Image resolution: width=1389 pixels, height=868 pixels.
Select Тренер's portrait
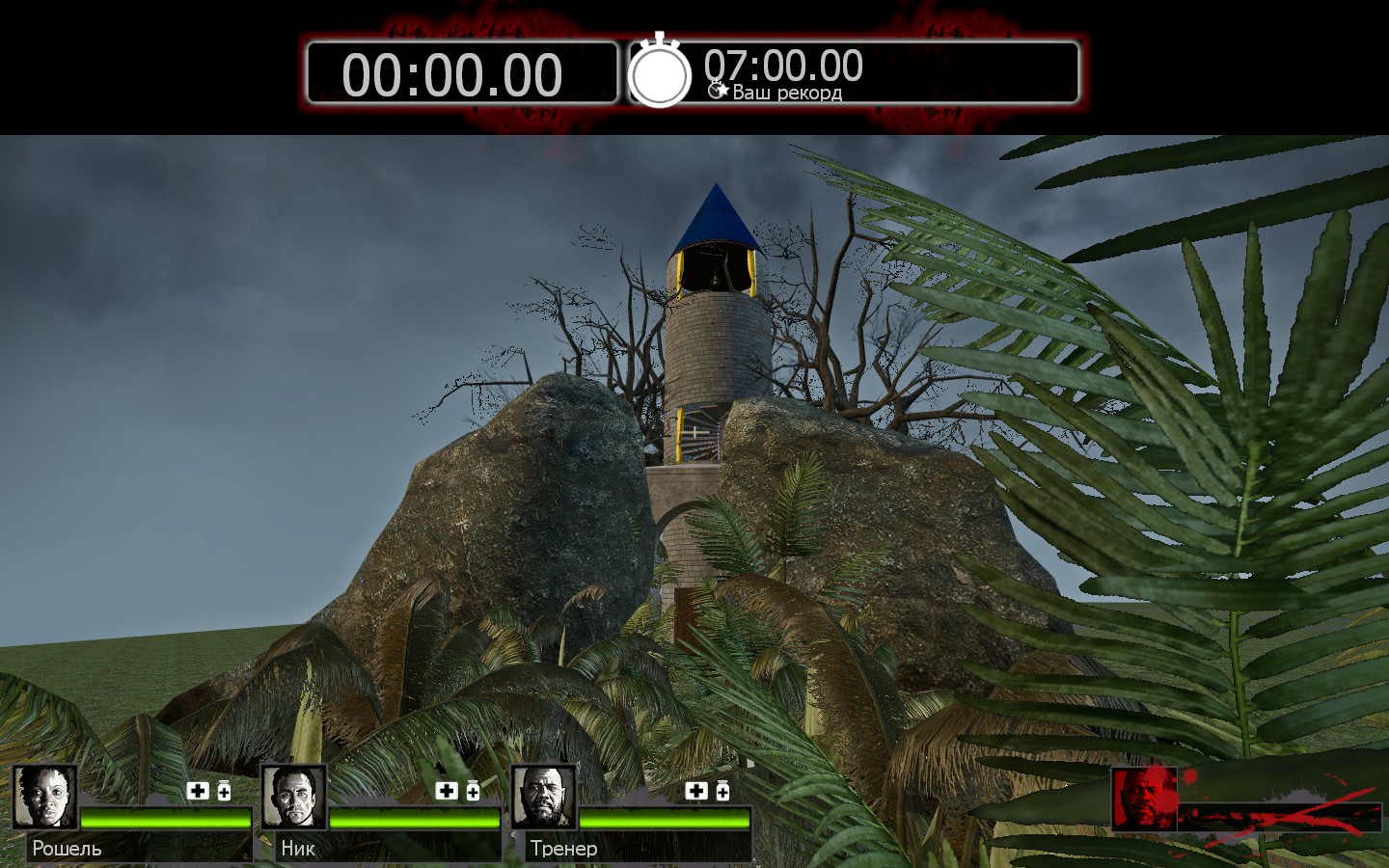click(543, 797)
